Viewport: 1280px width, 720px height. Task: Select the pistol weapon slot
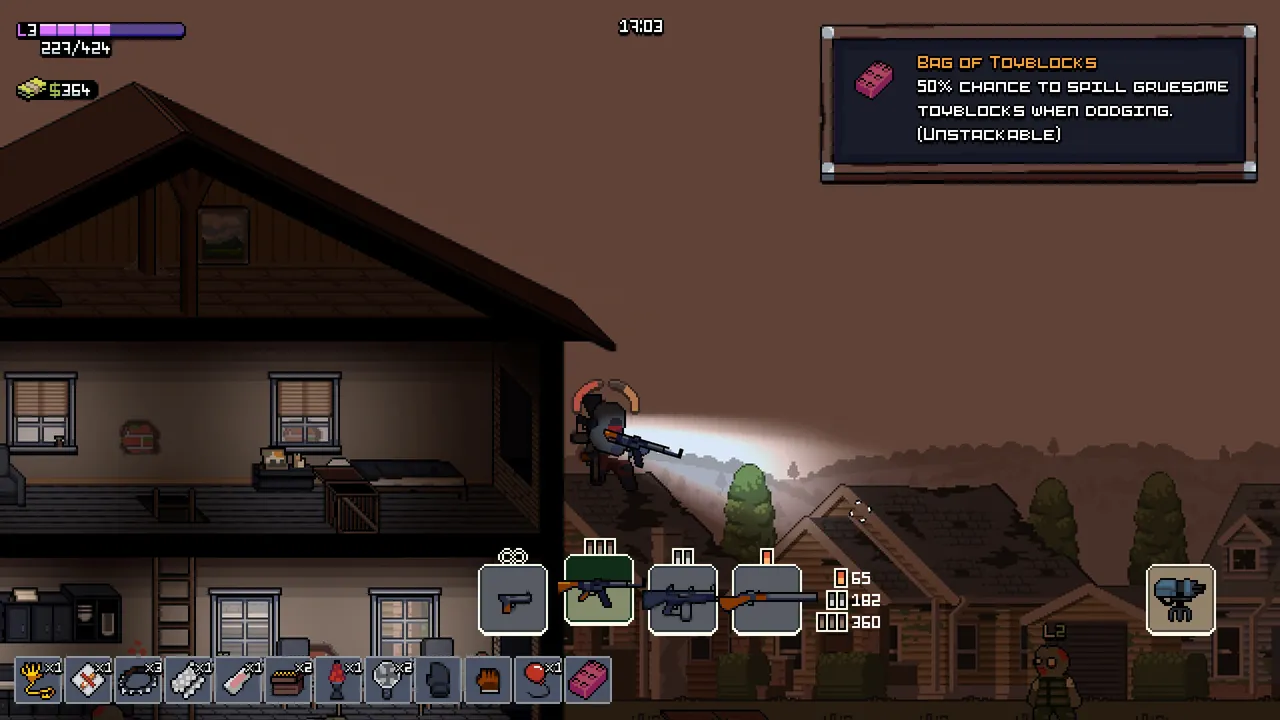point(513,600)
